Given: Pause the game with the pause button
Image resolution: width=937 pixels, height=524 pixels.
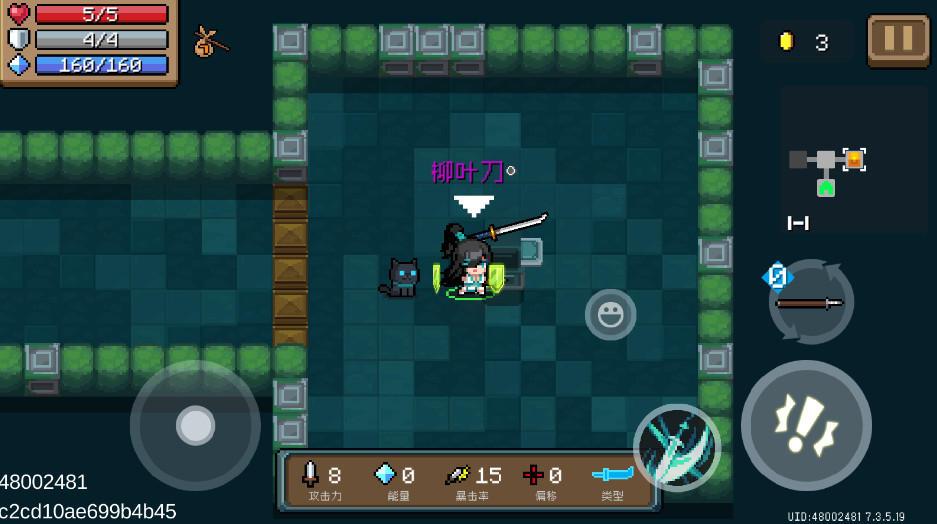Looking at the screenshot, I should pos(897,40).
